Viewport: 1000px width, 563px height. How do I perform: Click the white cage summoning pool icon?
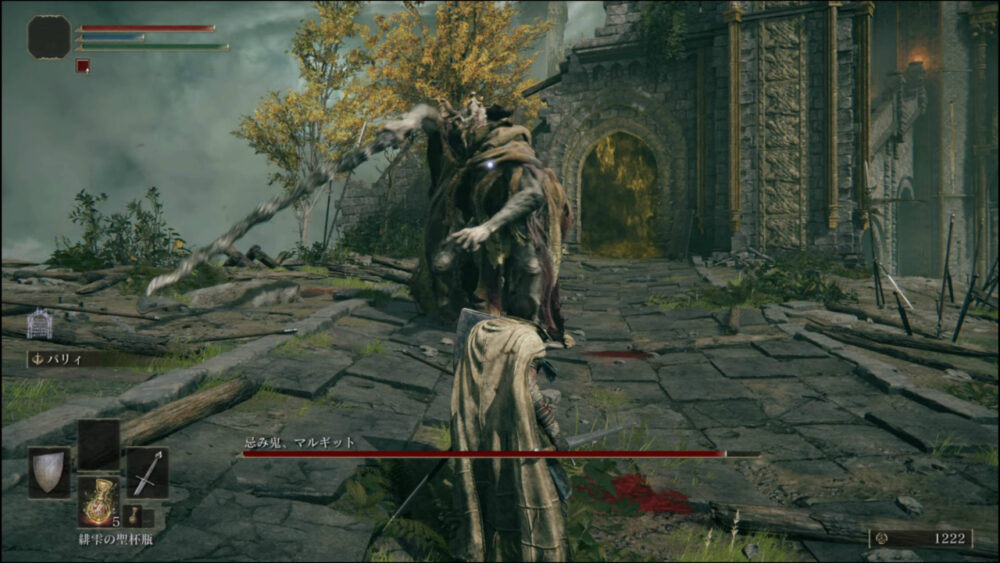click(x=40, y=323)
